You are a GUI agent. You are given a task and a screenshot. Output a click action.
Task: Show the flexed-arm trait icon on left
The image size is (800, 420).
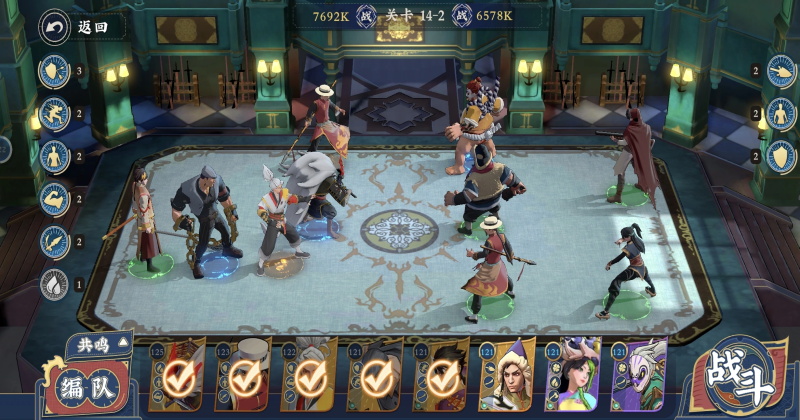53,199
